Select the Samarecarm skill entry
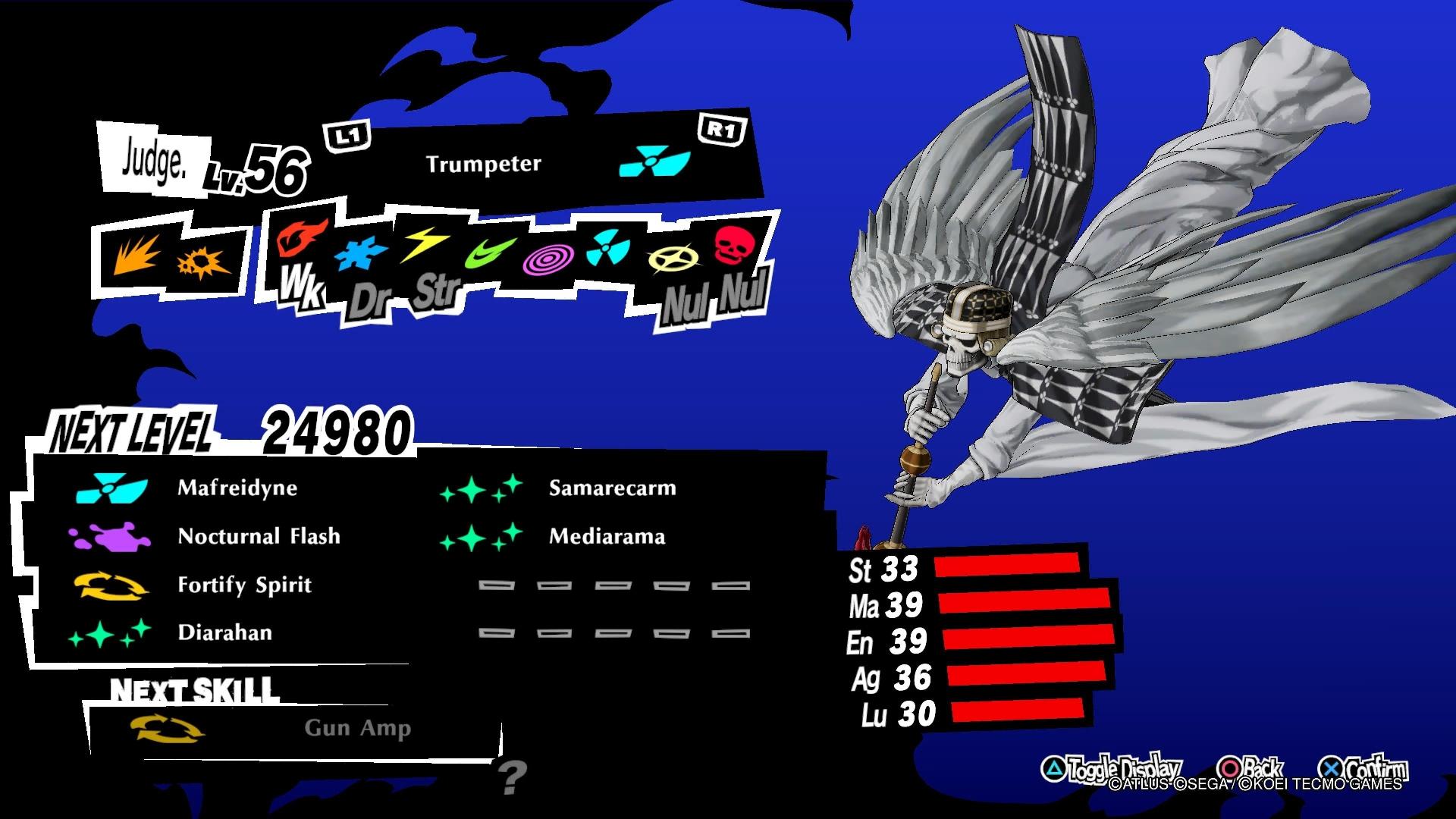Image resolution: width=1456 pixels, height=819 pixels. [610, 488]
